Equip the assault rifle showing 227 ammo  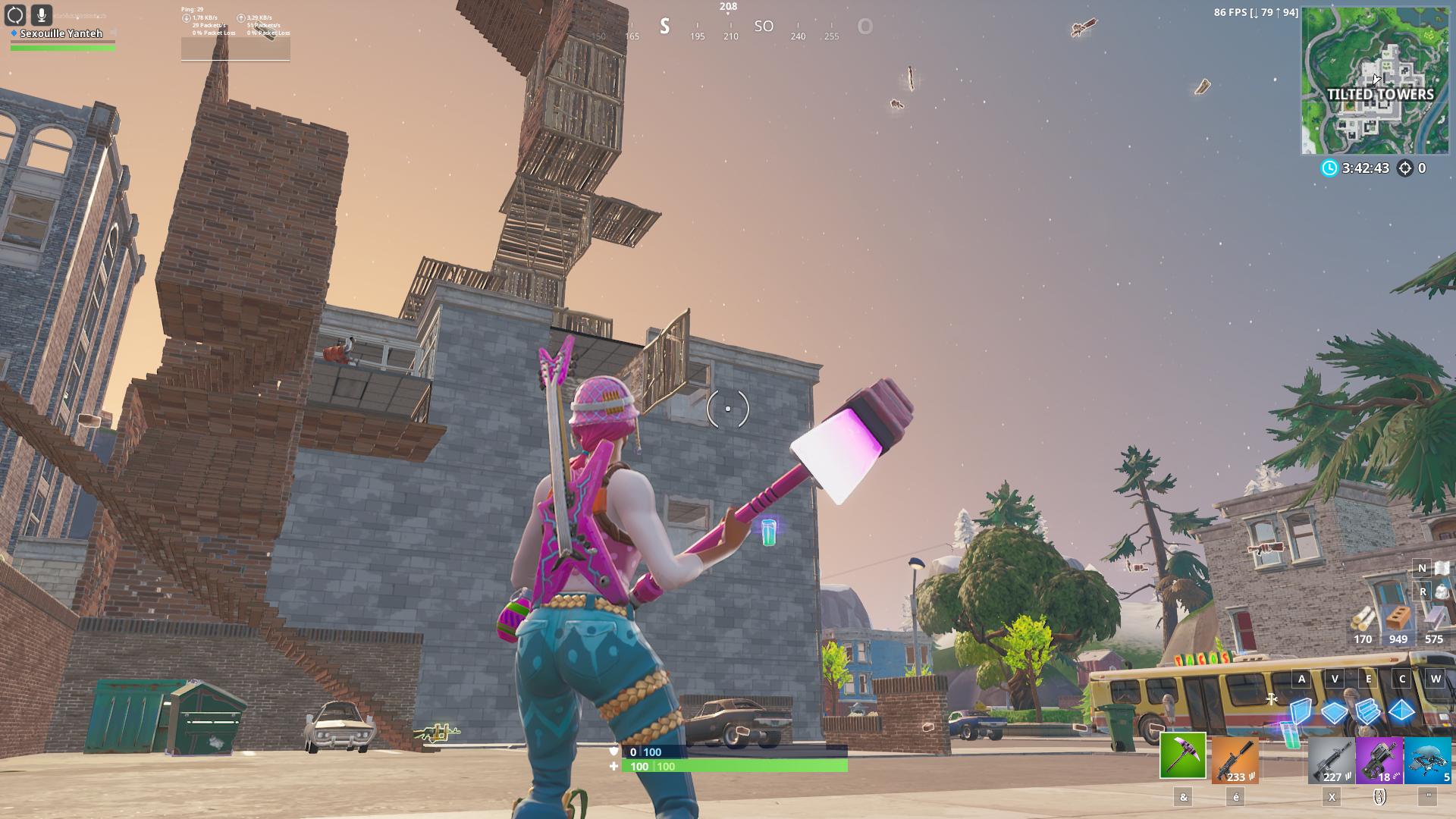point(1332,761)
